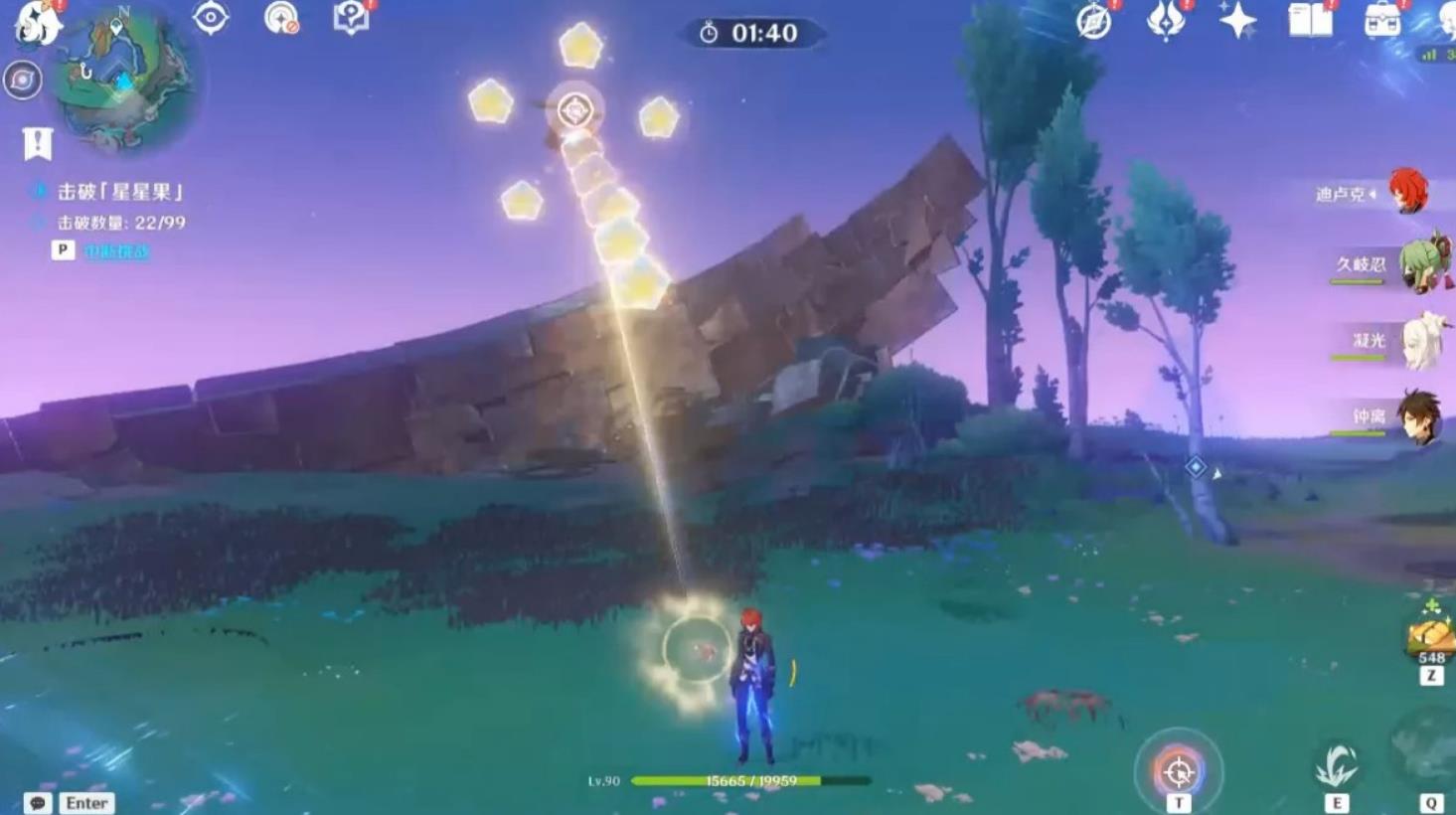Open the four-pointed star Wish icon
The image size is (1456, 815).
tap(1237, 21)
